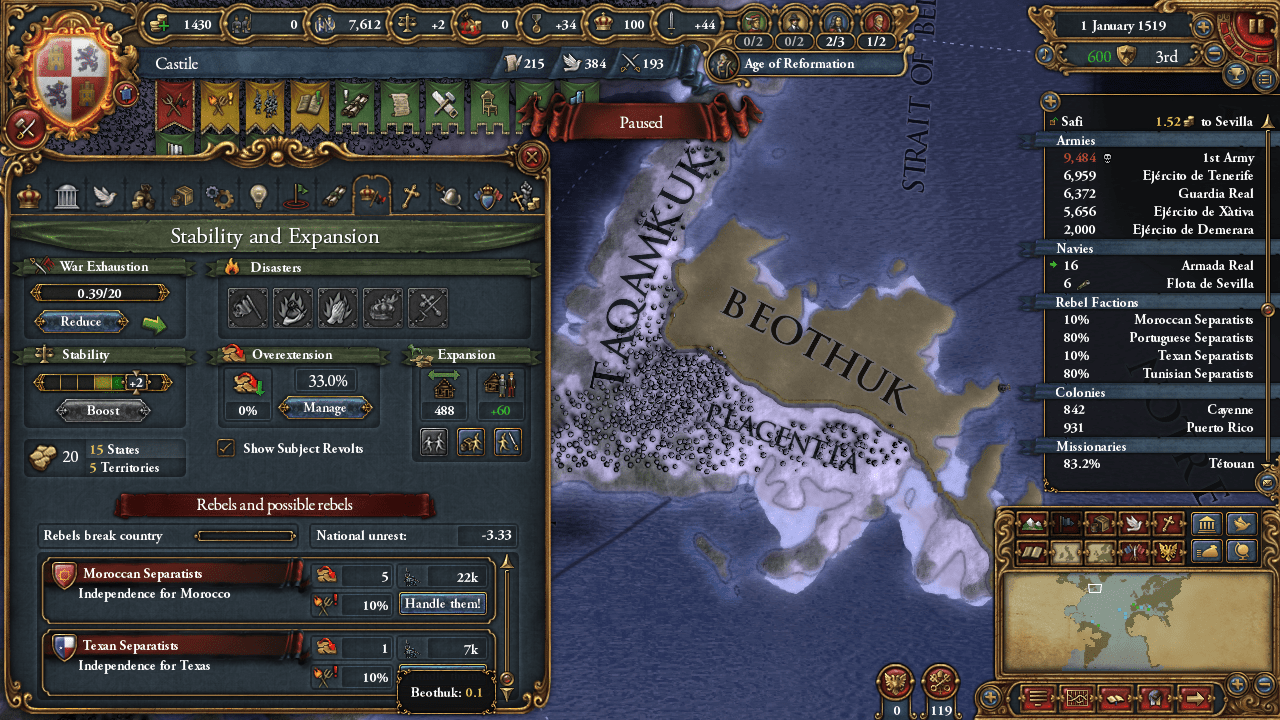Open the Technology tab with the gear icon
The image size is (1280, 720).
click(217, 195)
